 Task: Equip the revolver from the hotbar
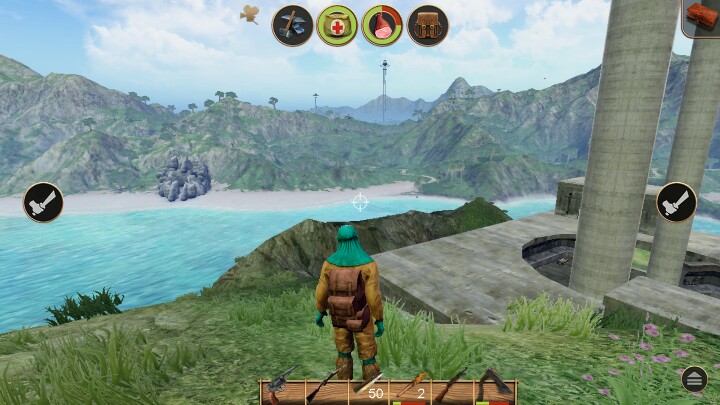pos(281,389)
